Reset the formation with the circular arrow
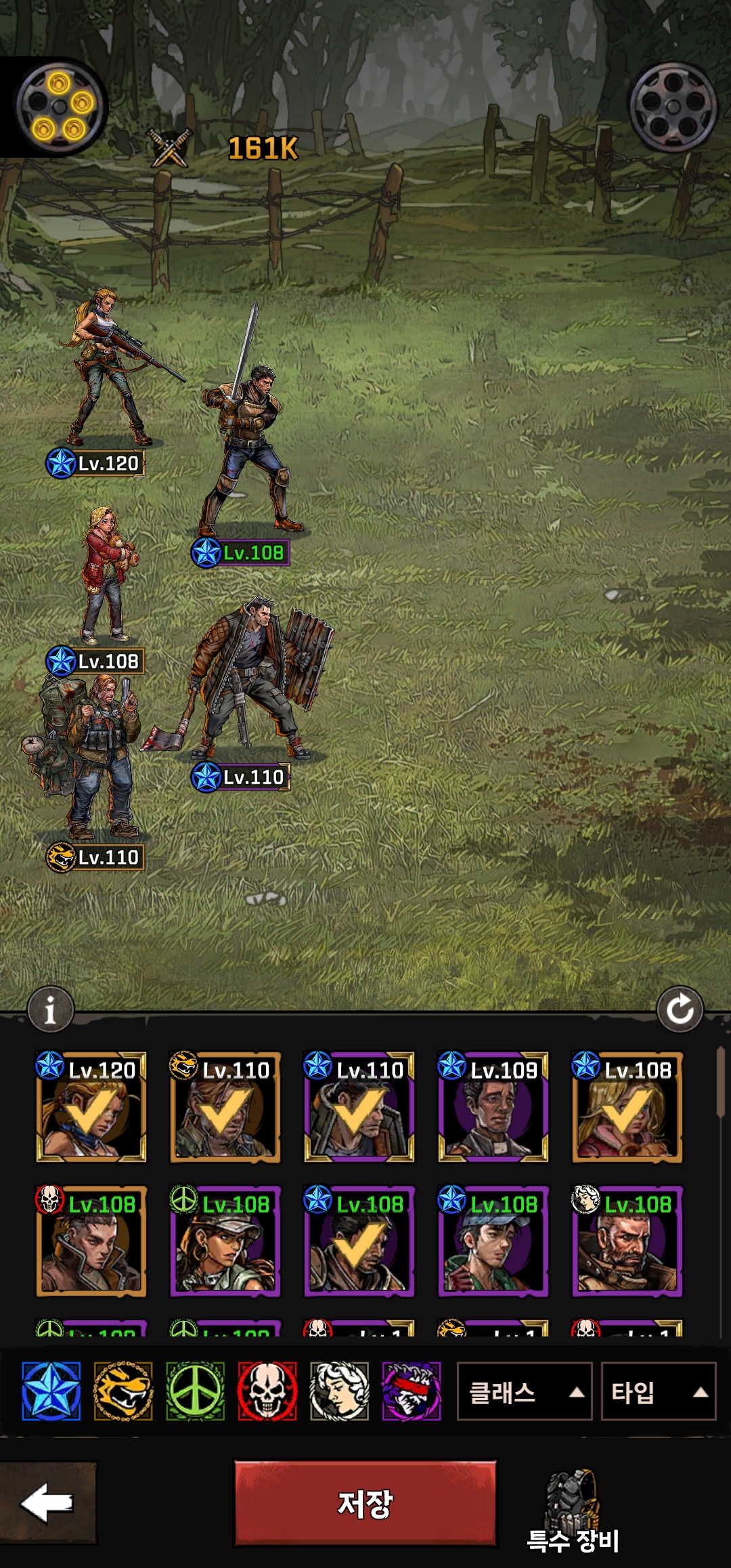731x1568 pixels. pos(680,1010)
